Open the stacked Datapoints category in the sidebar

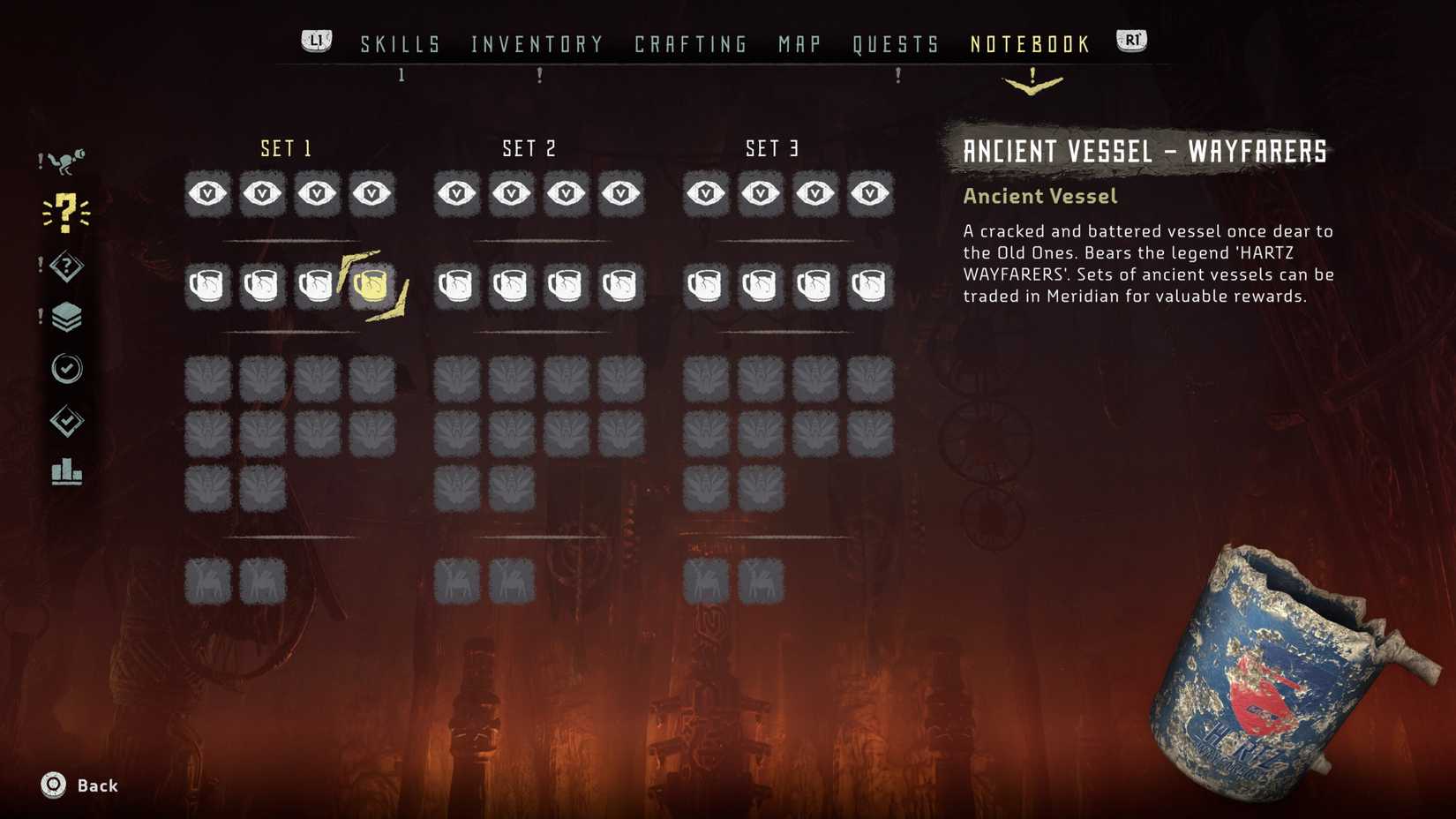point(67,316)
